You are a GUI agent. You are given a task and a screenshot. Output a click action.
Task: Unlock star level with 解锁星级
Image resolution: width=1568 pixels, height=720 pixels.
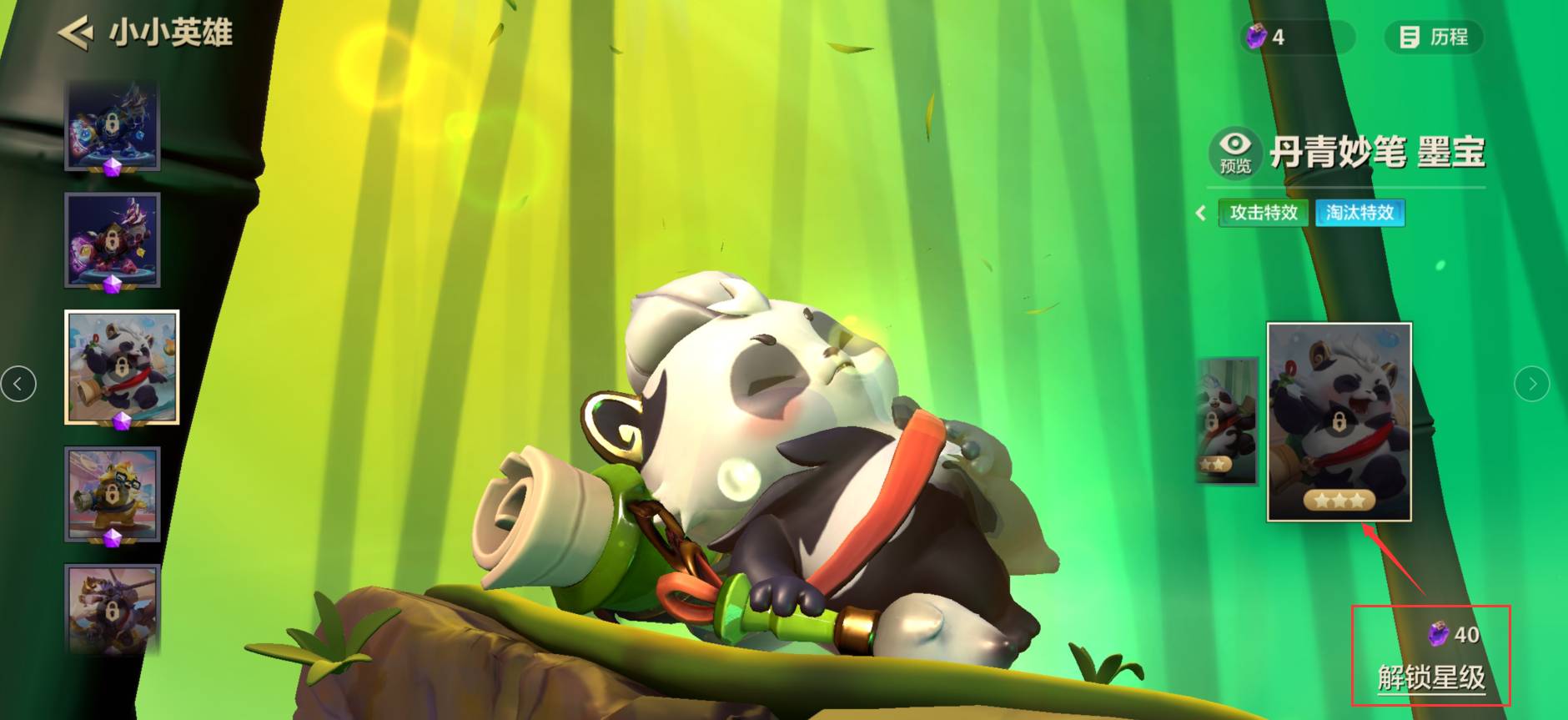1431,677
